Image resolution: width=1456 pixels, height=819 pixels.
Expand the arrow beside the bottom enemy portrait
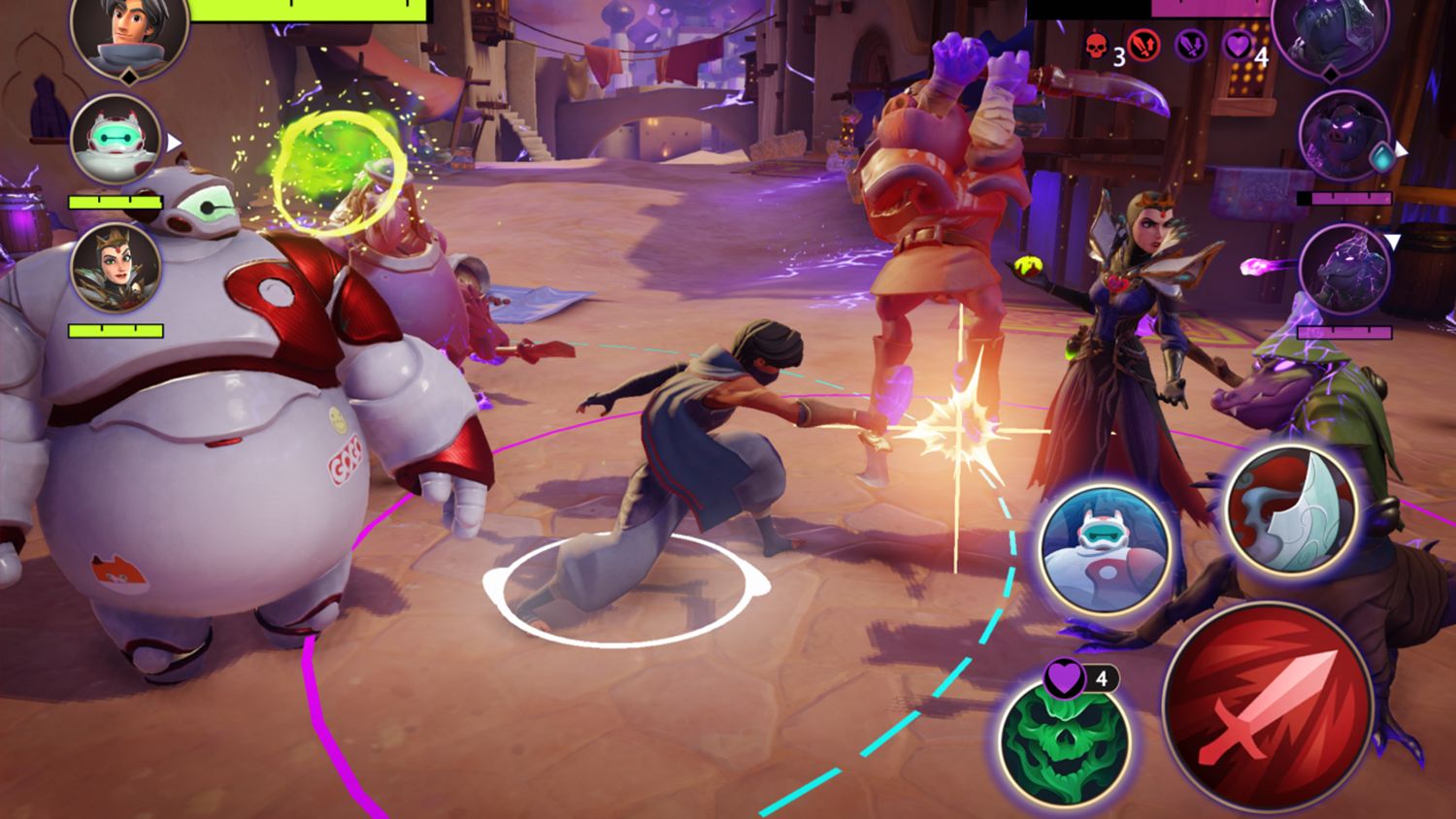coord(1395,241)
